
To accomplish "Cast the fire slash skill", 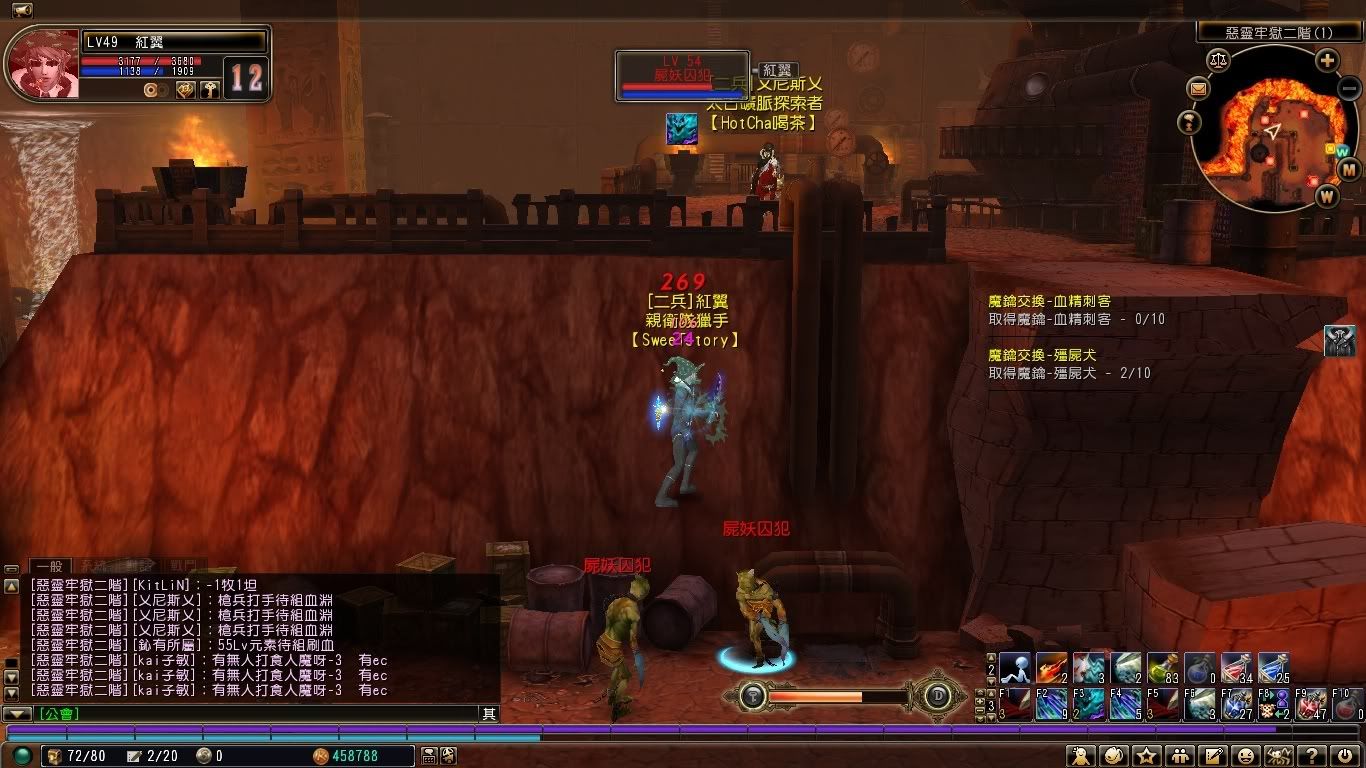I will tap(1052, 667).
